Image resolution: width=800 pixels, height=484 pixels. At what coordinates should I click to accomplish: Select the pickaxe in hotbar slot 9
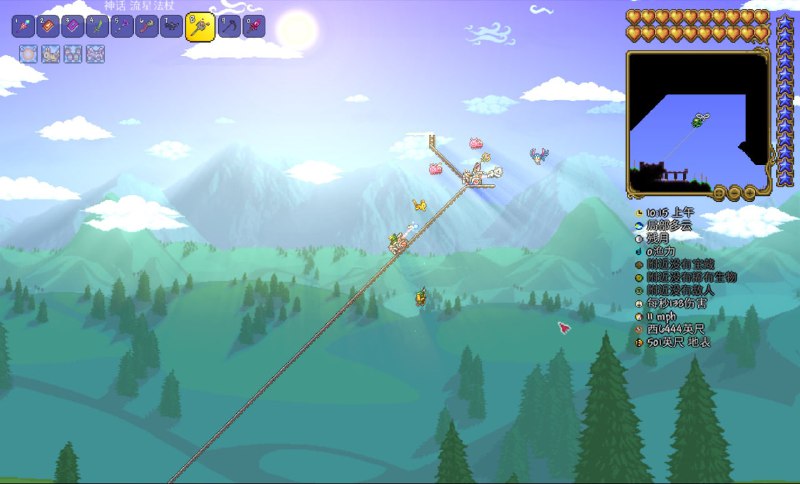(230, 26)
